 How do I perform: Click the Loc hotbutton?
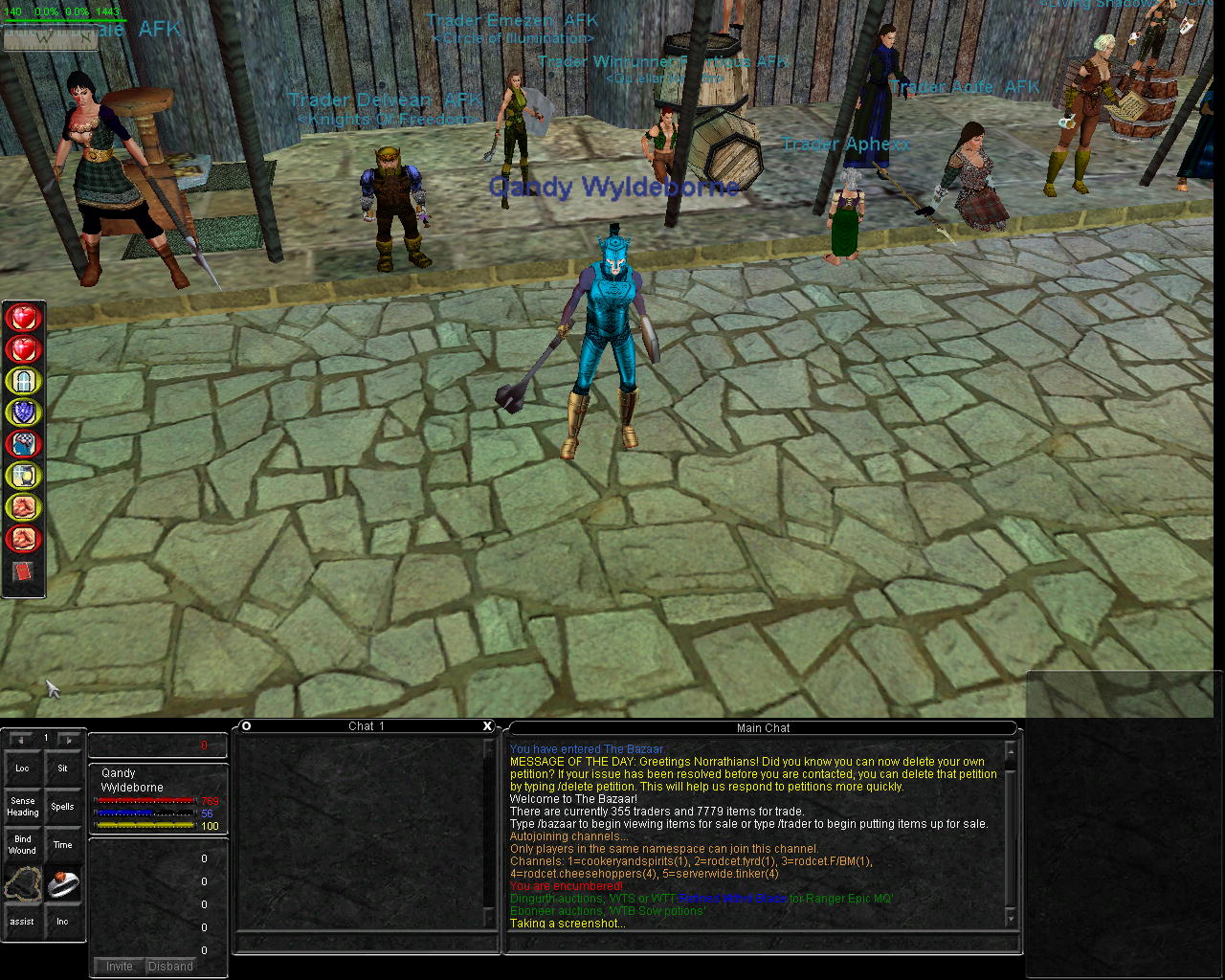point(22,768)
